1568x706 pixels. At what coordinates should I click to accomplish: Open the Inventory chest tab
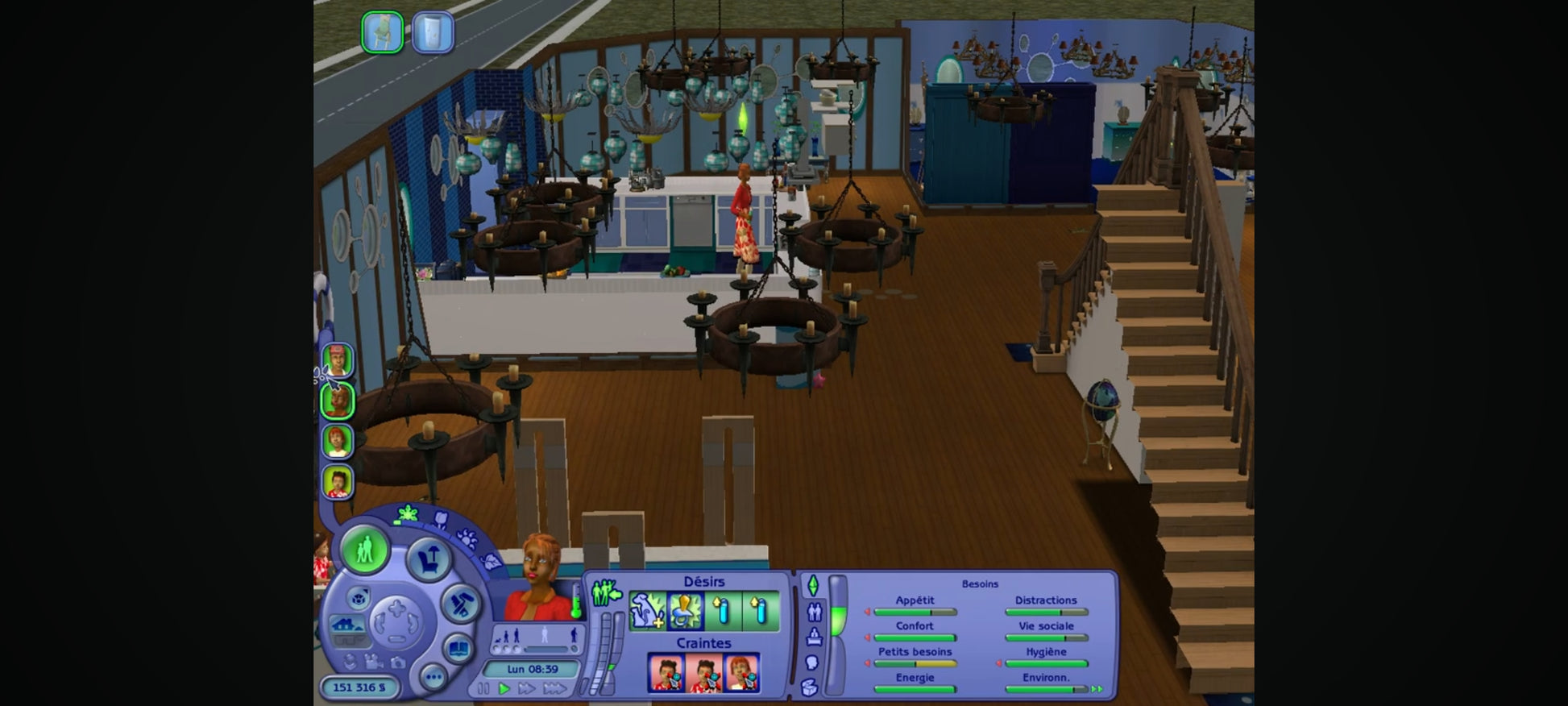(x=811, y=687)
